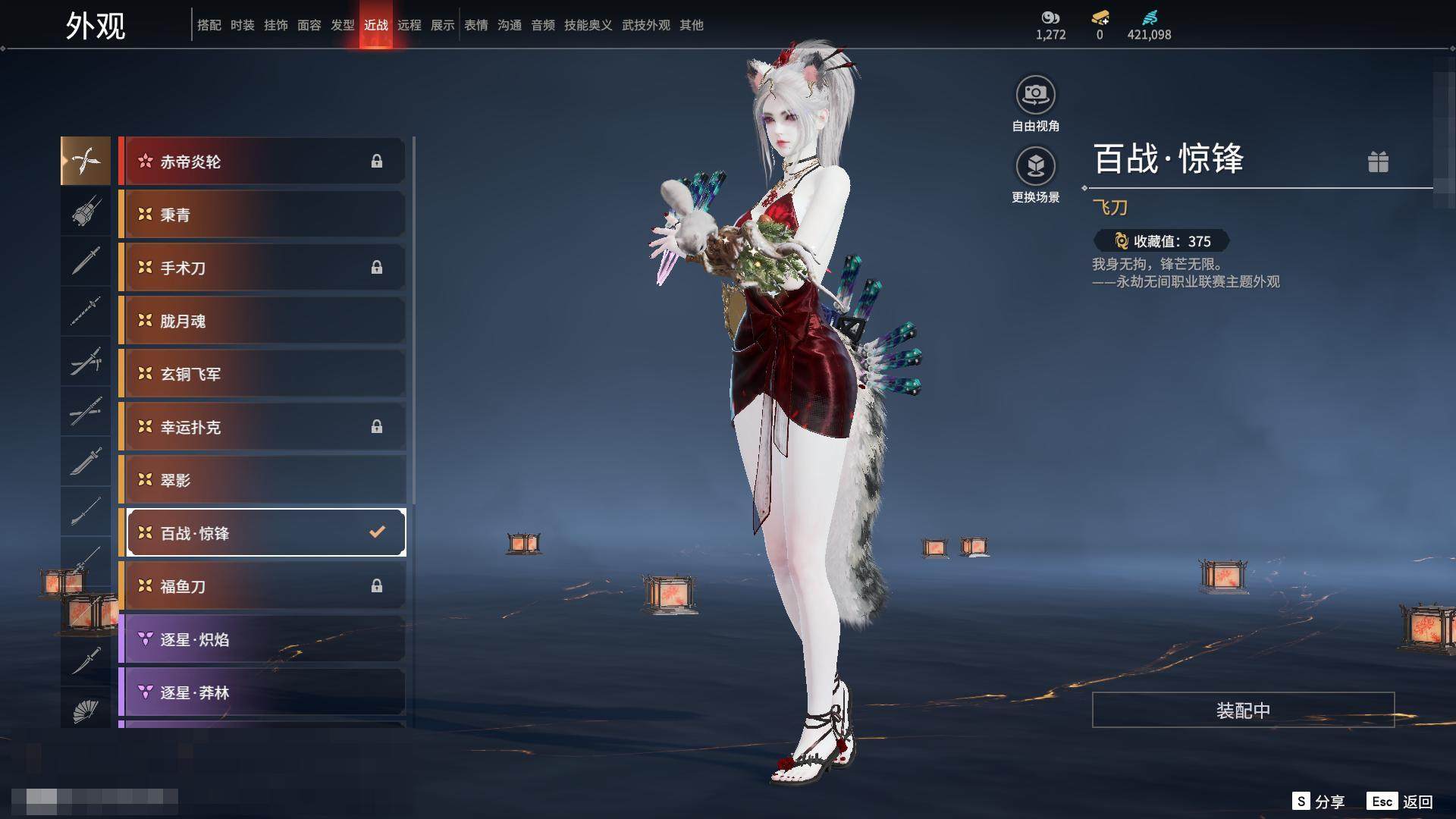
Task: Open the 武技外观 tab
Action: [646, 25]
